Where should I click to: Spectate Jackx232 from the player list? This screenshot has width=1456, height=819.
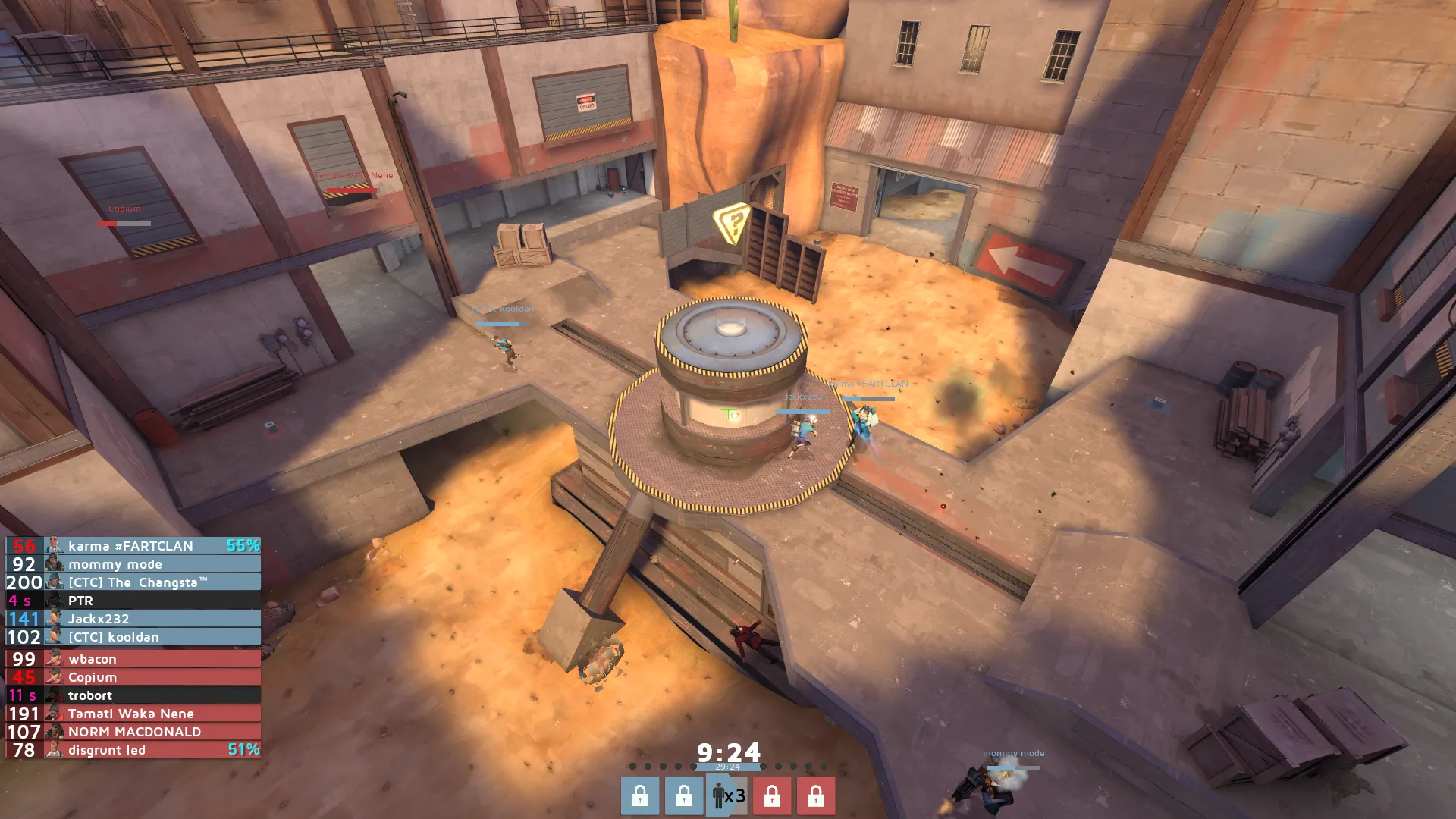click(133, 619)
